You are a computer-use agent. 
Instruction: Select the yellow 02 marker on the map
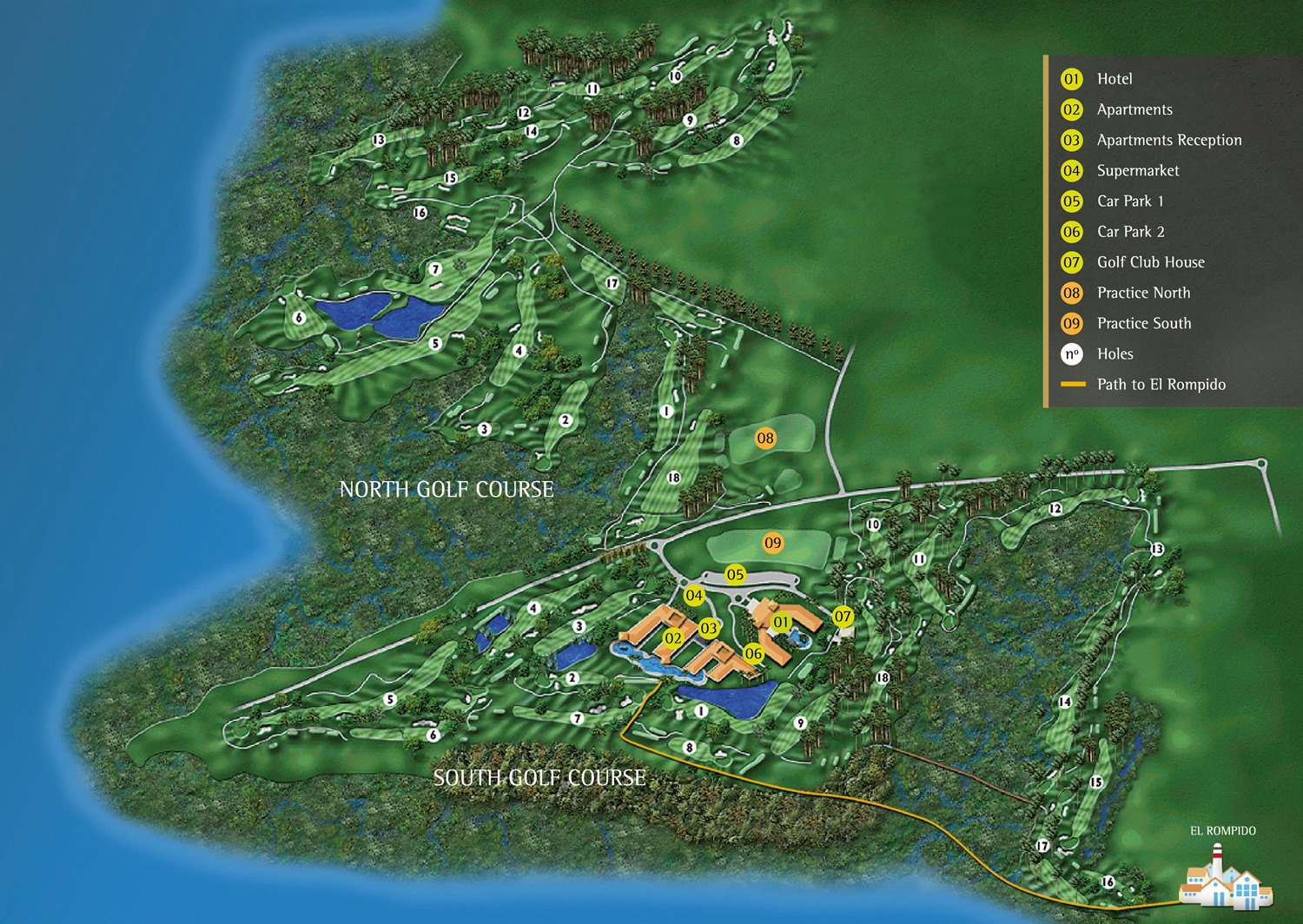pyautogui.click(x=673, y=638)
